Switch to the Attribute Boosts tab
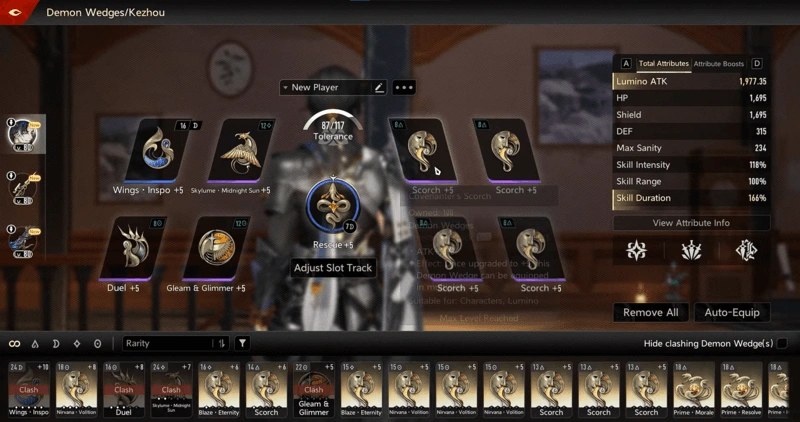 click(718, 64)
